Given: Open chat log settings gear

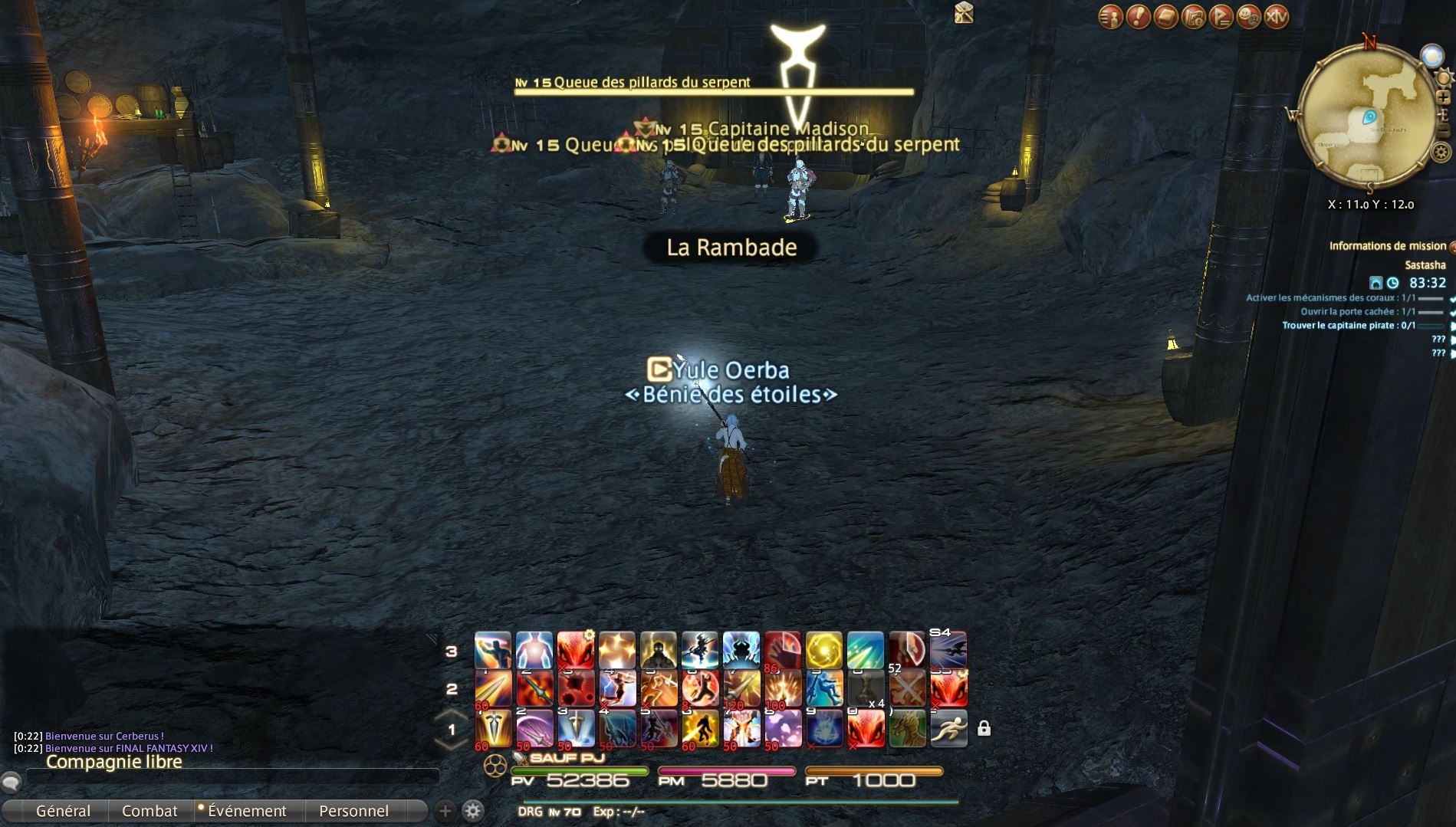Looking at the screenshot, I should tap(473, 811).
